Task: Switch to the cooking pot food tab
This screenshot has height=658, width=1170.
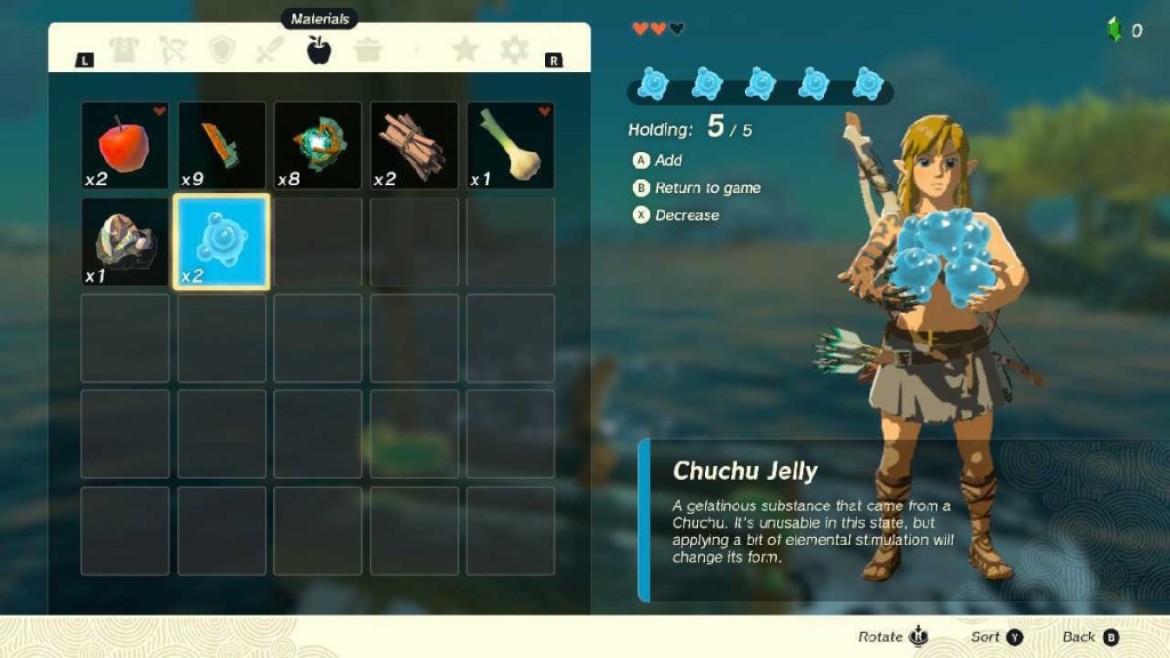Action: coord(368,51)
